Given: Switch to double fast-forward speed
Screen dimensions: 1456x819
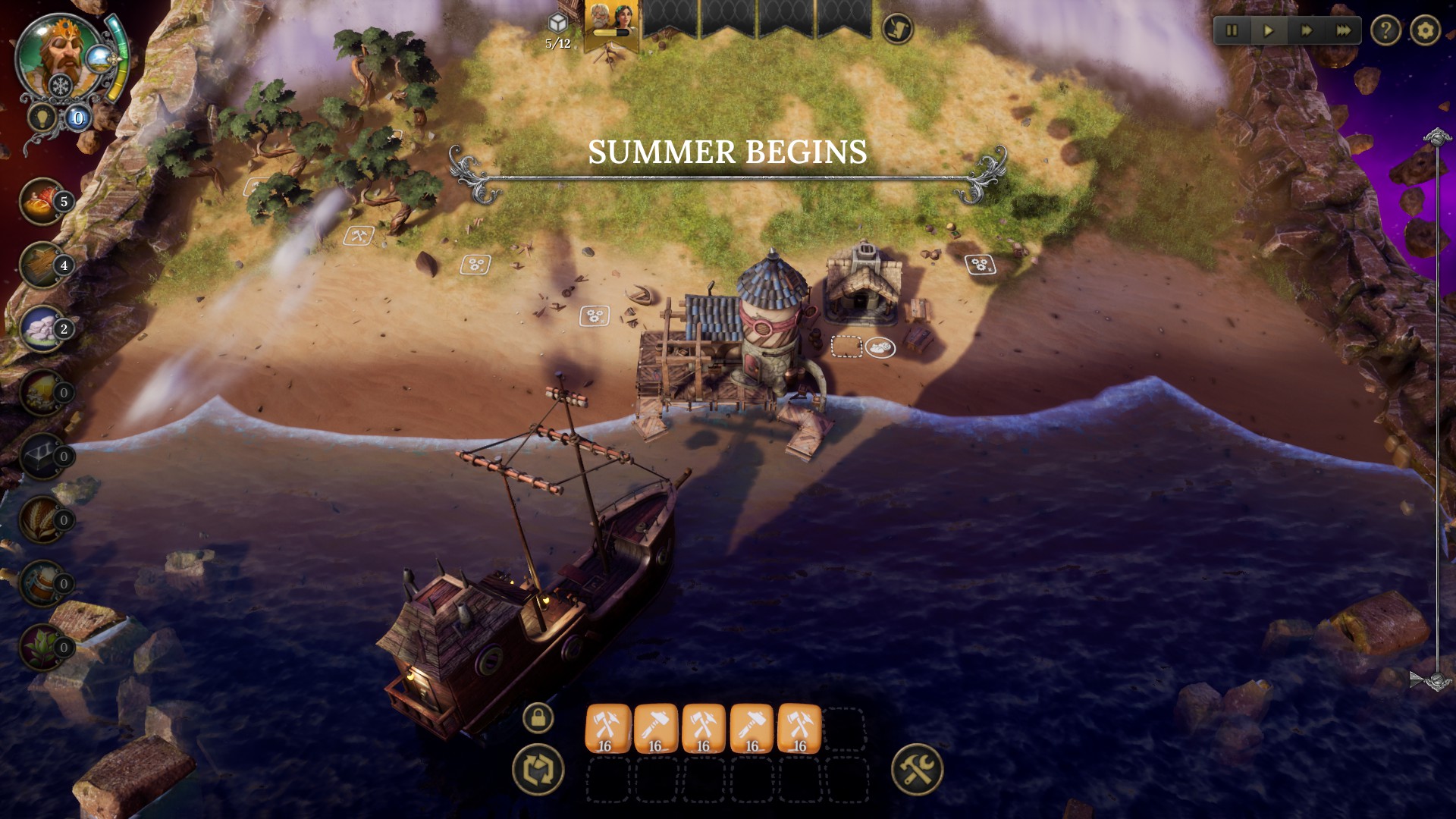Looking at the screenshot, I should [1306, 30].
